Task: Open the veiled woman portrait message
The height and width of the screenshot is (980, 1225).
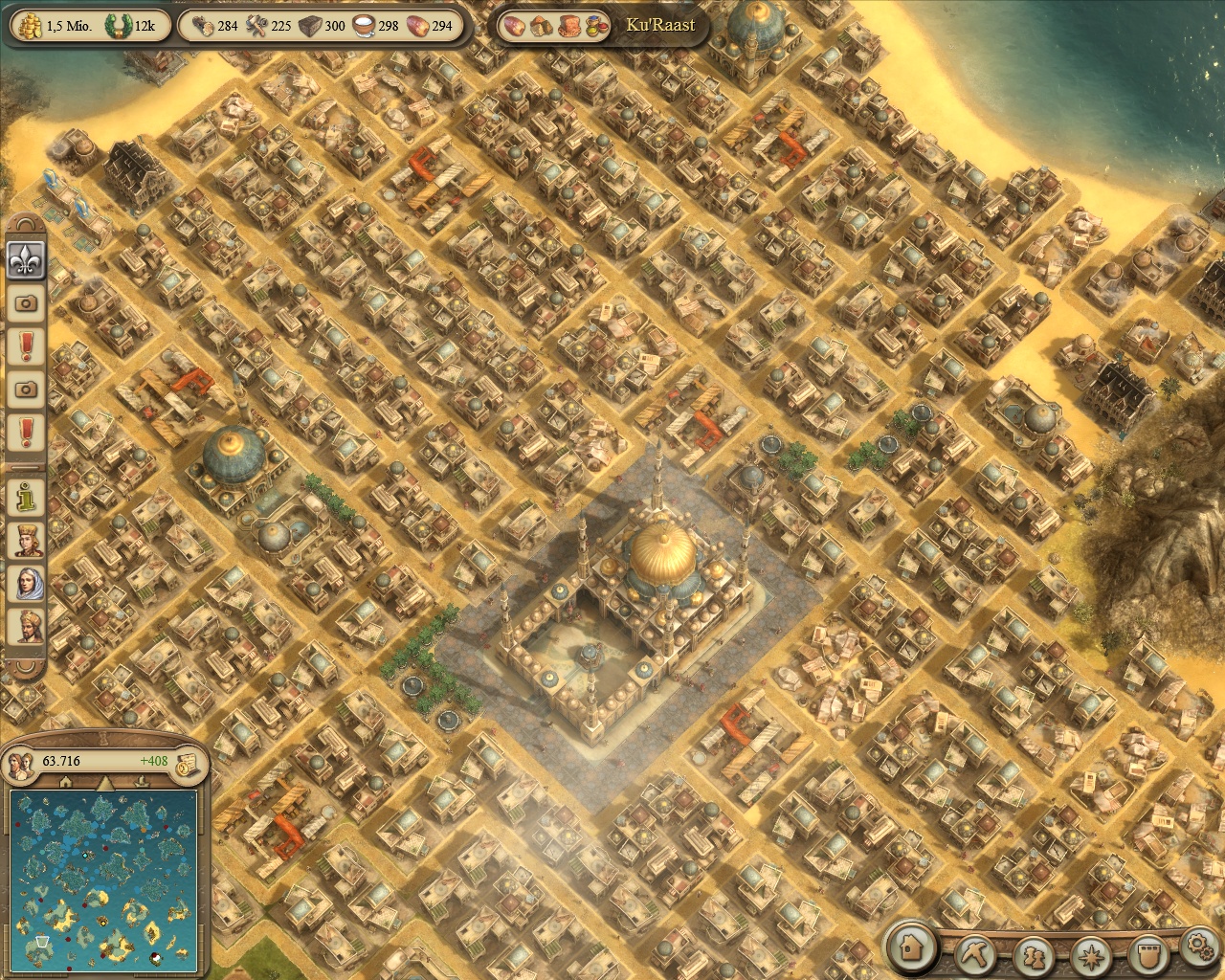Action: click(26, 583)
